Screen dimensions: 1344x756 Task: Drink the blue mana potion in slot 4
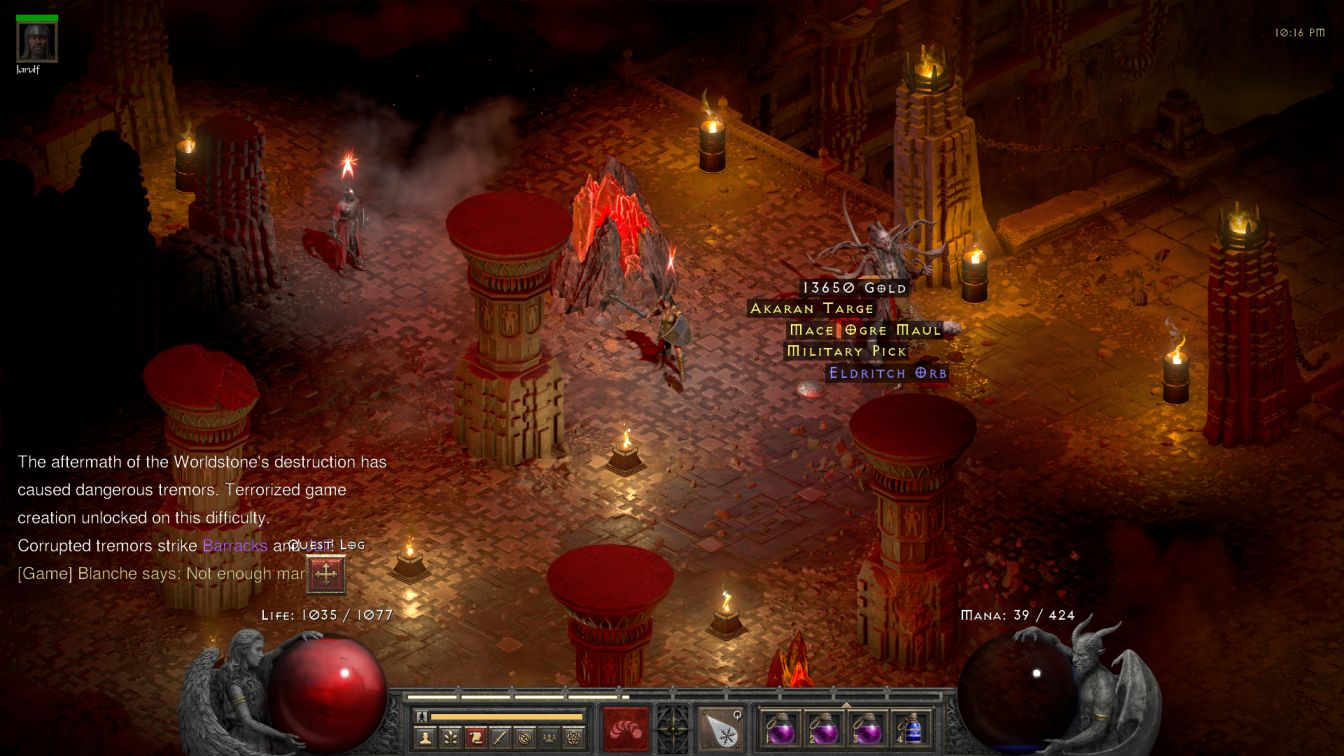coord(910,729)
